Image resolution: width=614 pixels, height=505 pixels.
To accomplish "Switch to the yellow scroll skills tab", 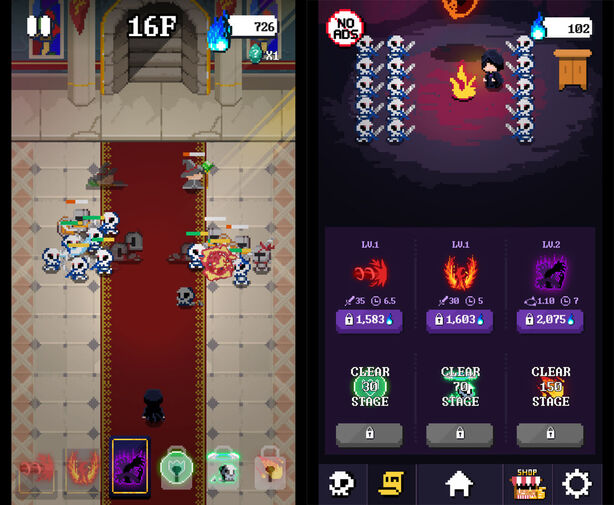I will point(391,484).
